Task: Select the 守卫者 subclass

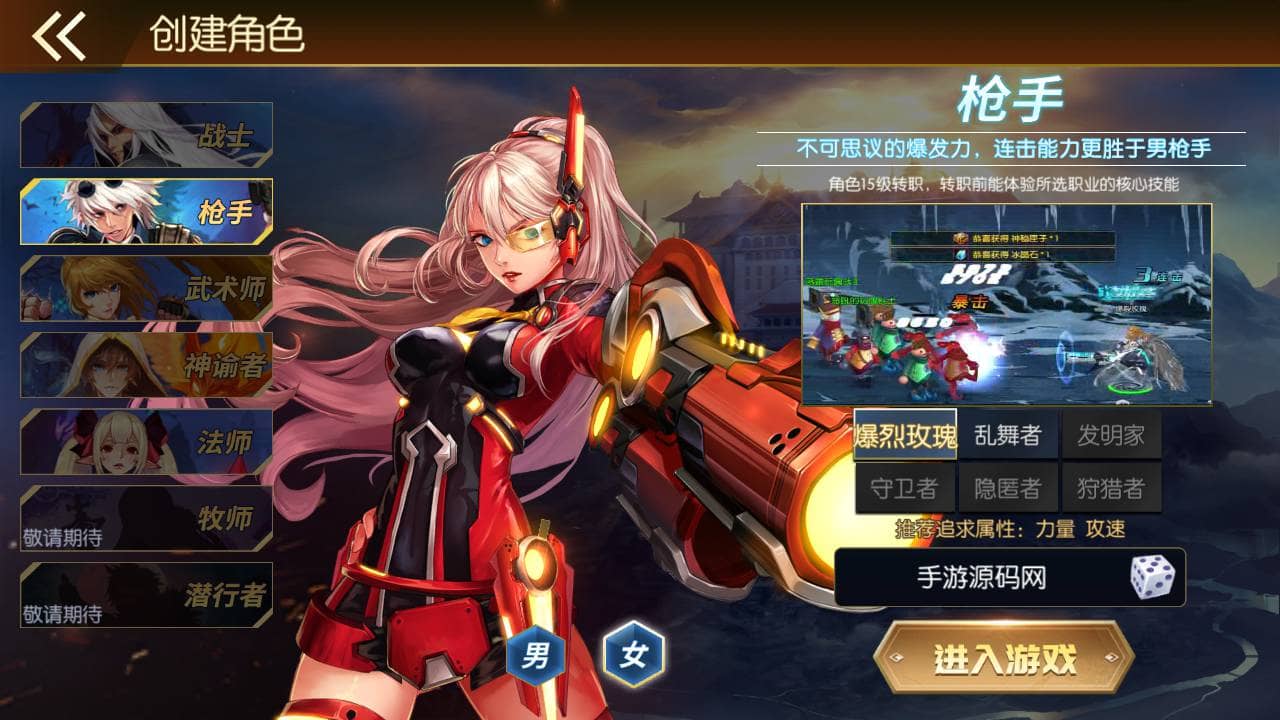Action: click(x=905, y=488)
